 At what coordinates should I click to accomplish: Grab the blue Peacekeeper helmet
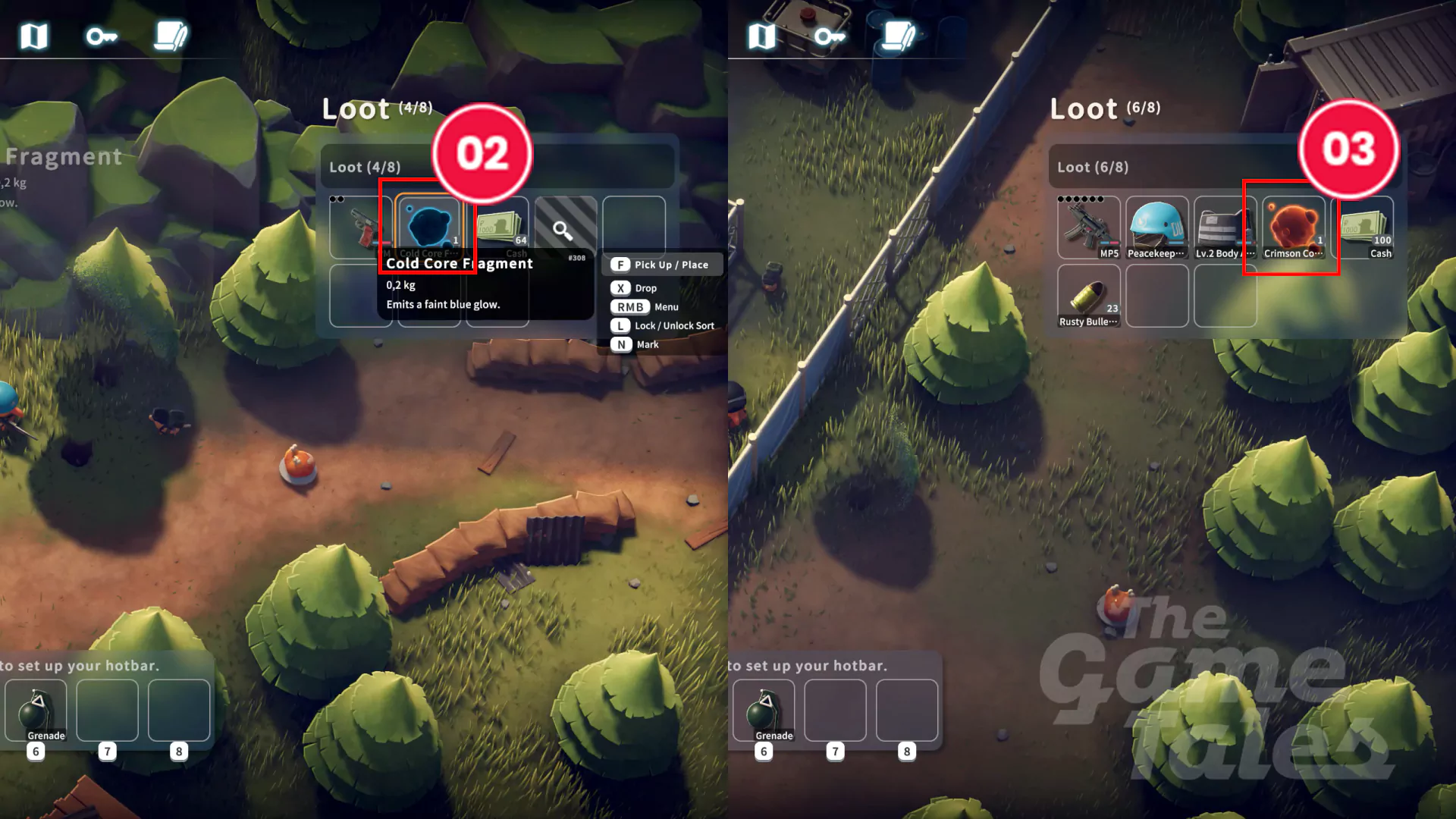(x=1156, y=227)
